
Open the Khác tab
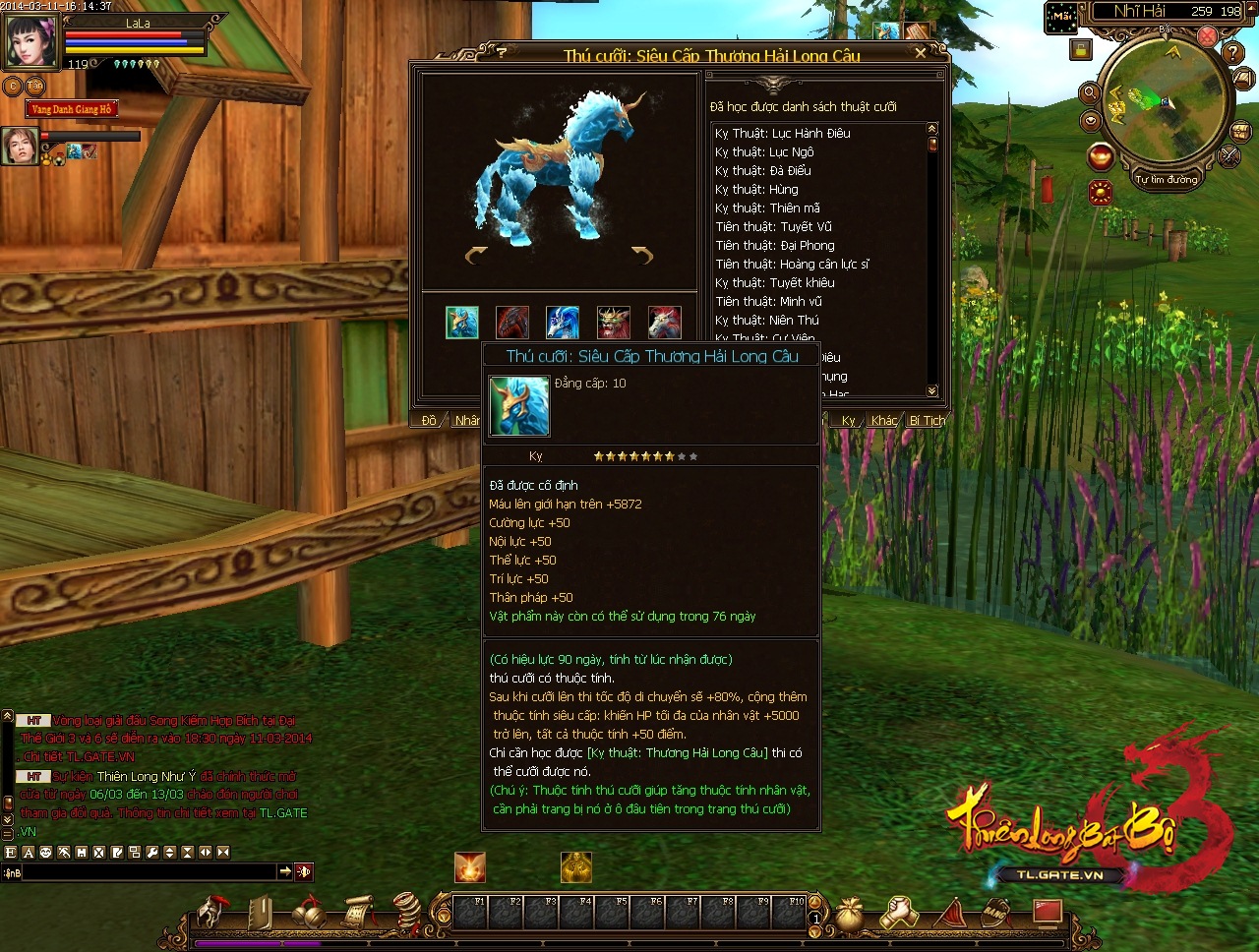[x=884, y=421]
